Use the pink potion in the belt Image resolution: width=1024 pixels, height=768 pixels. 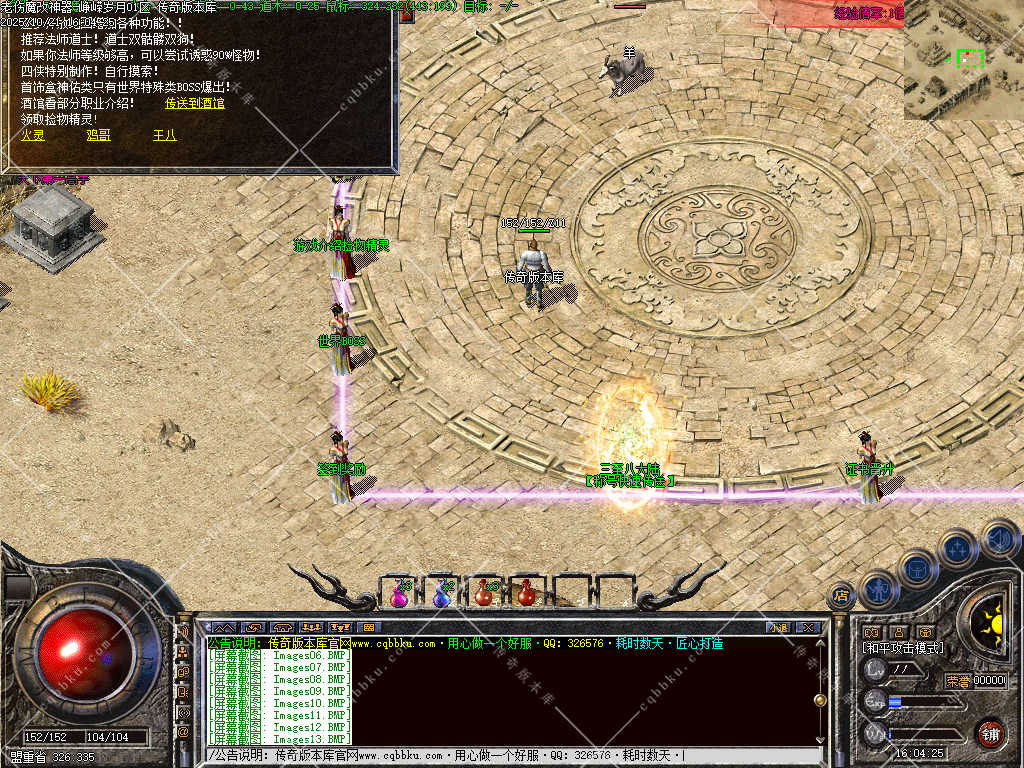[400, 593]
